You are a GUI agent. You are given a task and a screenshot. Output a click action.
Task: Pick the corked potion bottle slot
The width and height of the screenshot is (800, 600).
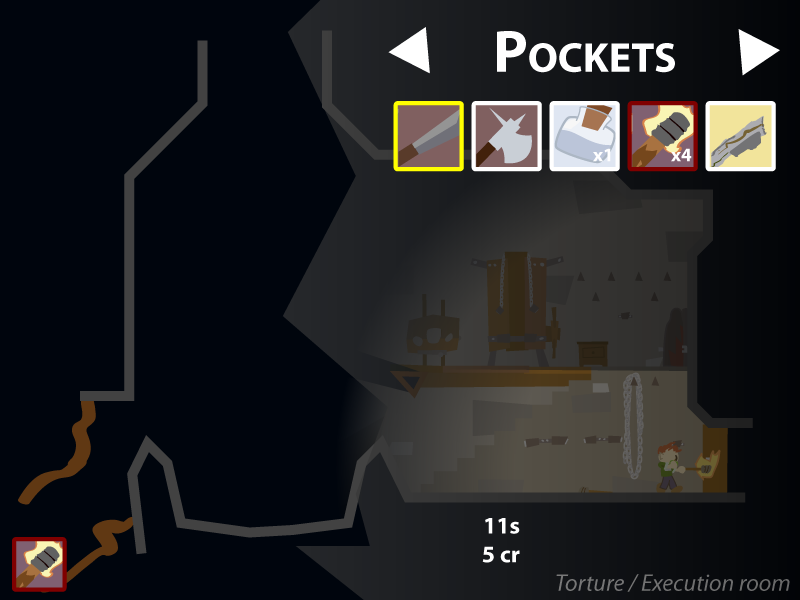tap(585, 136)
